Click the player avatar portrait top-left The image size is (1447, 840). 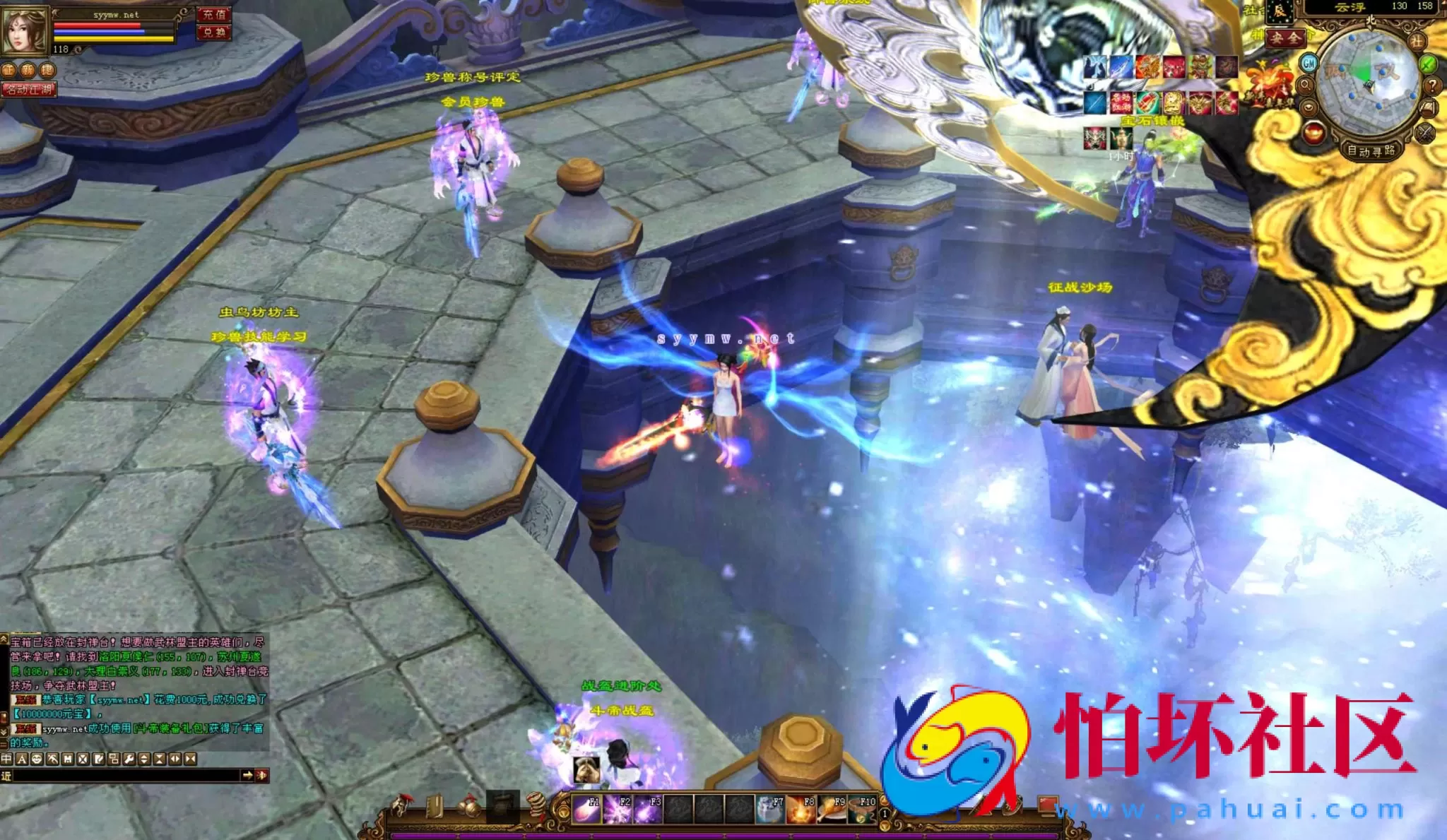pyautogui.click(x=24, y=31)
